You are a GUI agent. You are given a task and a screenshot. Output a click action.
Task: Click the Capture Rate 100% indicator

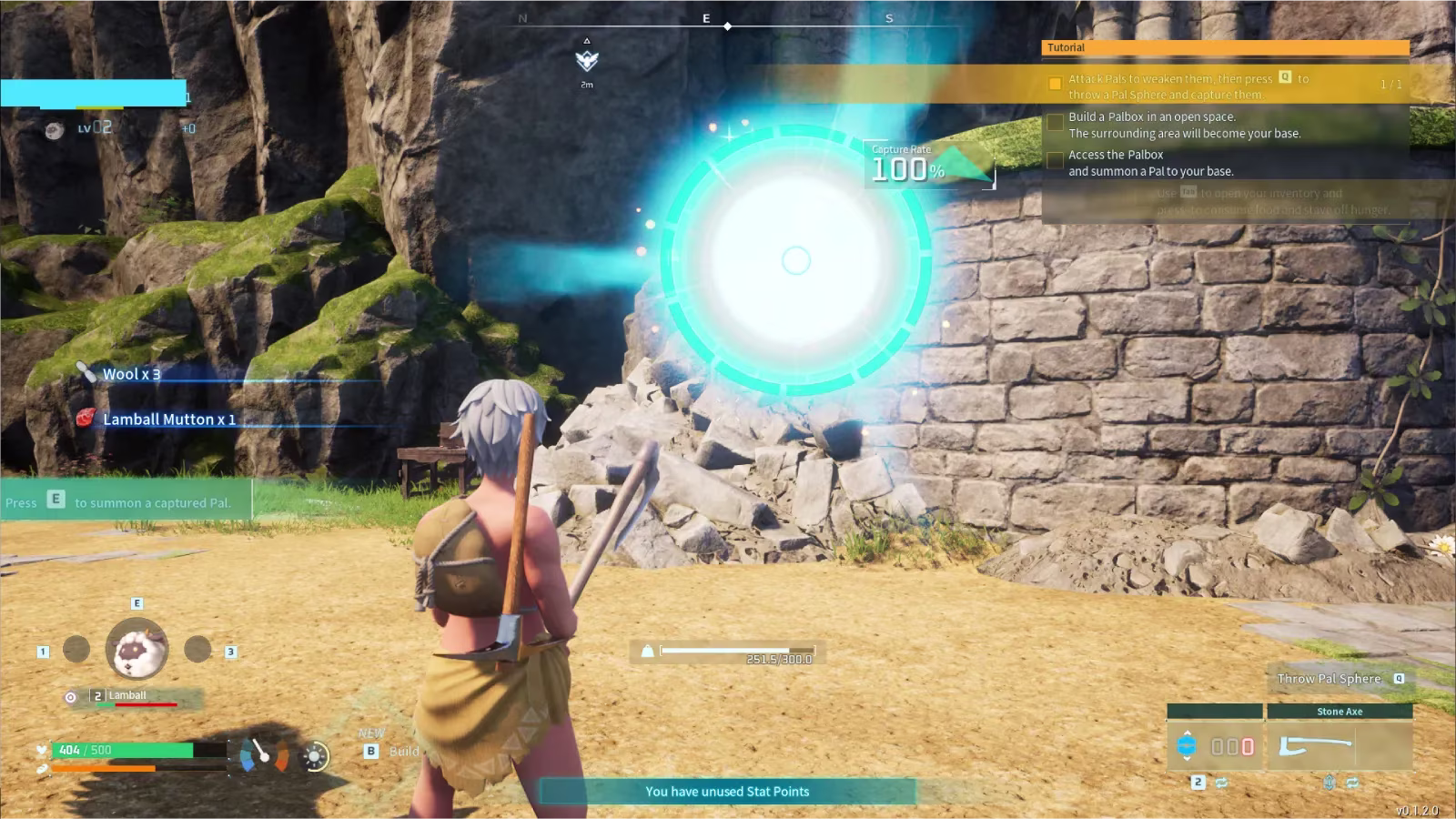pos(908,165)
